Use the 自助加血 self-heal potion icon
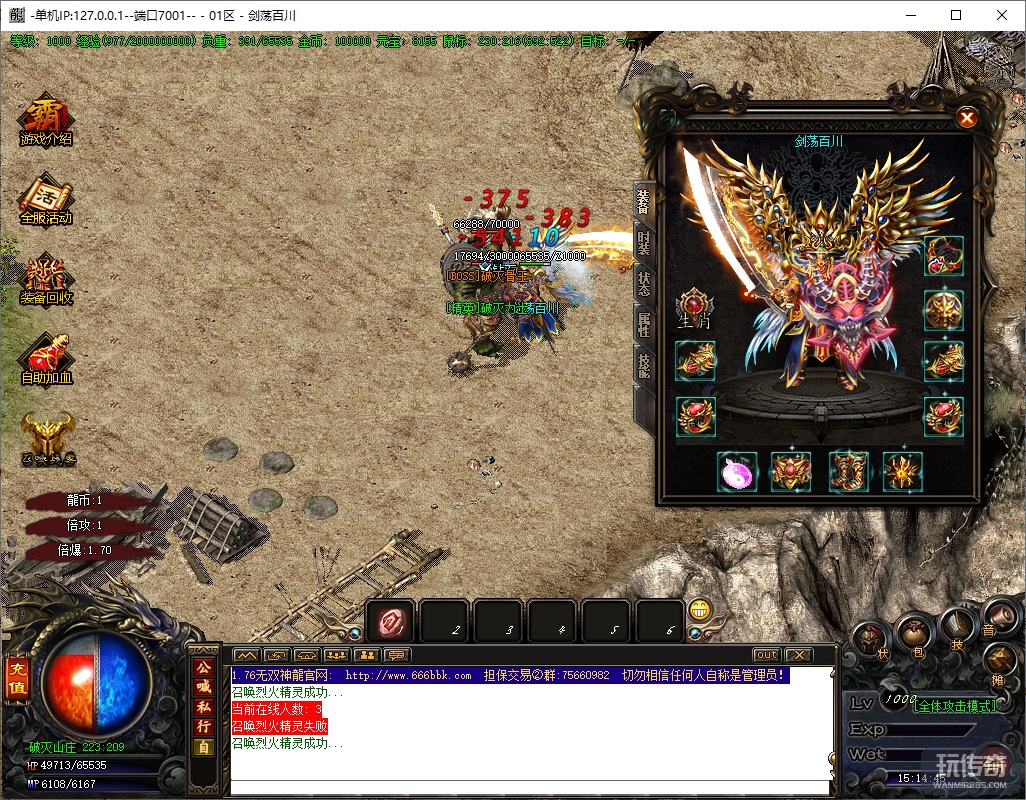Viewport: 1026px width, 800px height. point(46,359)
